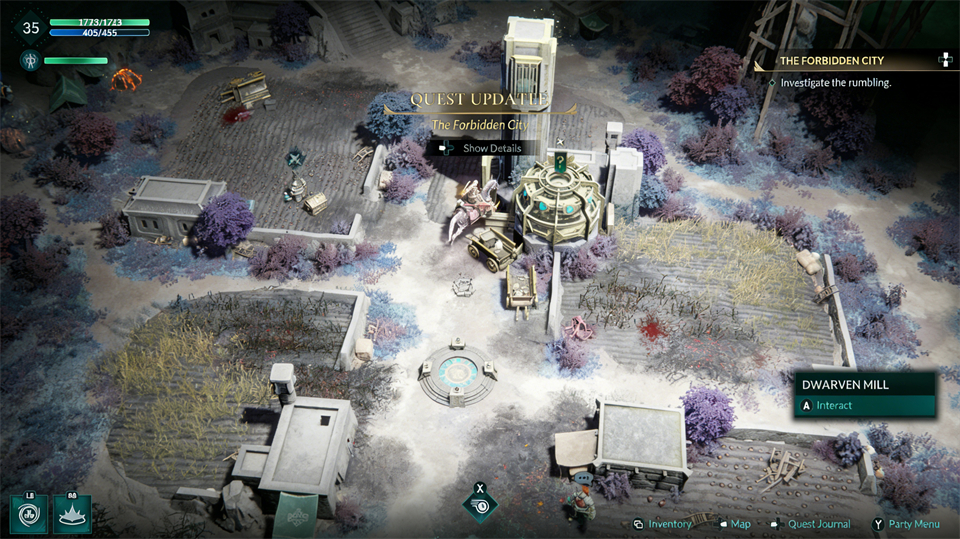Open the Inventory
Screen dimensions: 960x539
[x=669, y=524]
